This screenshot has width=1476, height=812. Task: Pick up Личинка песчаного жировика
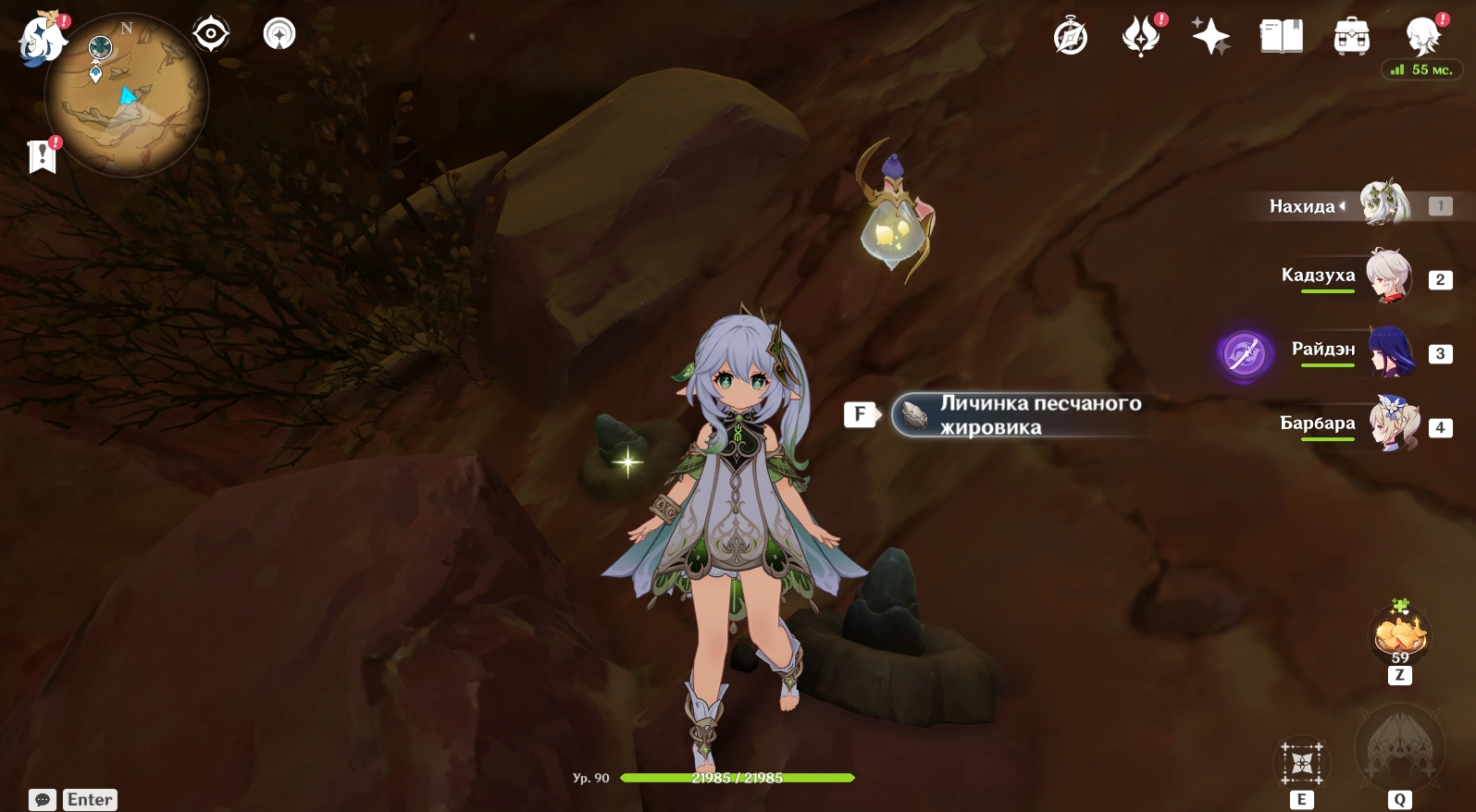[x=1018, y=415]
